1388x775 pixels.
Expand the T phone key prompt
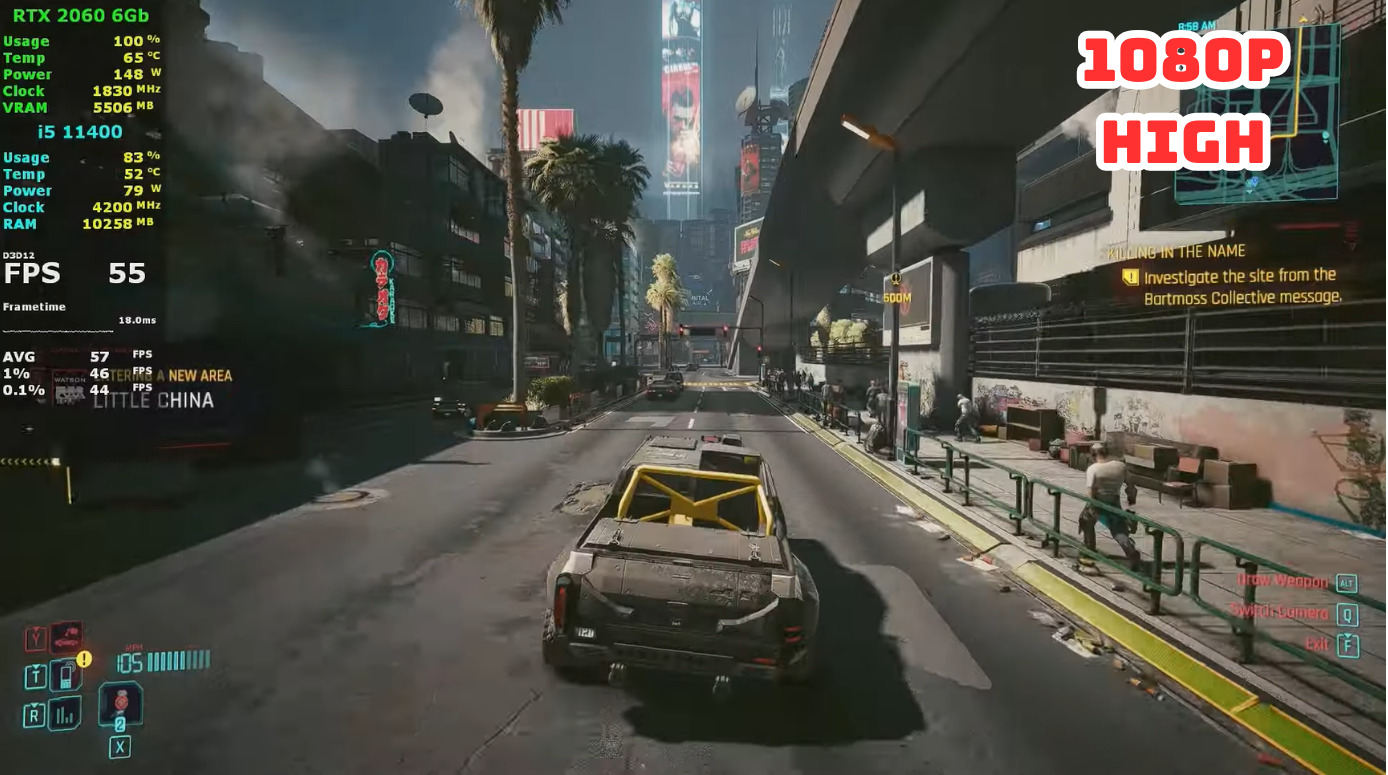pyautogui.click(x=35, y=675)
